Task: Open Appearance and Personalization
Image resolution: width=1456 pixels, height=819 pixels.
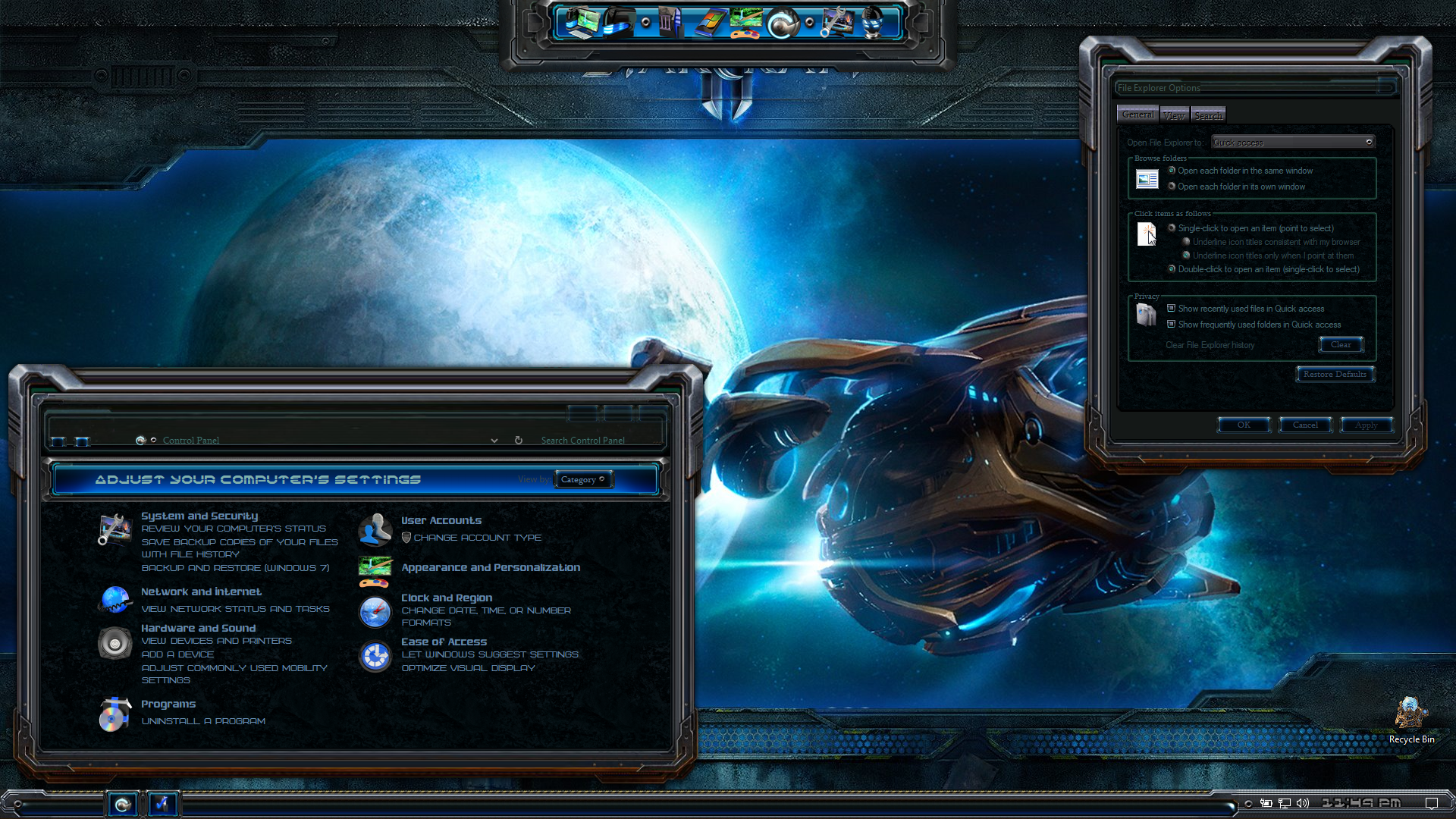Action: tap(491, 567)
